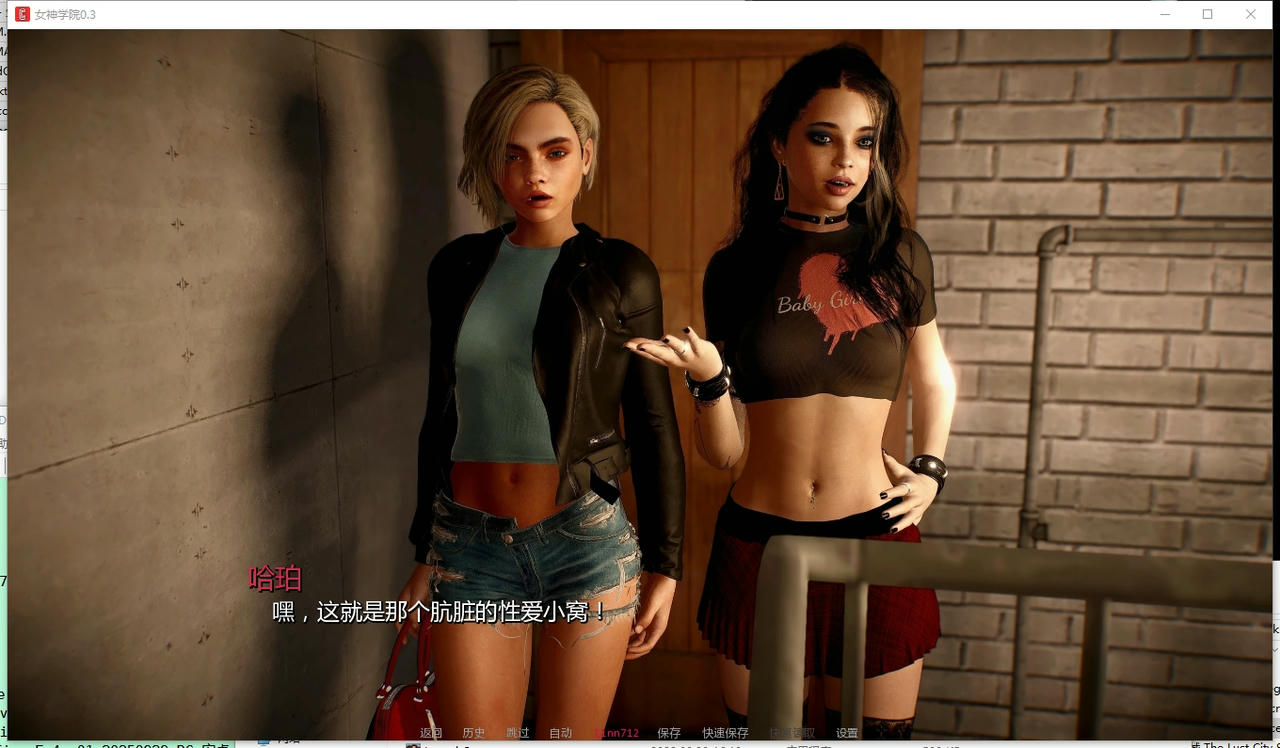Screen dimensions: 1280x748
Task: Open 历史 to review dialogue history
Action: [x=473, y=732]
